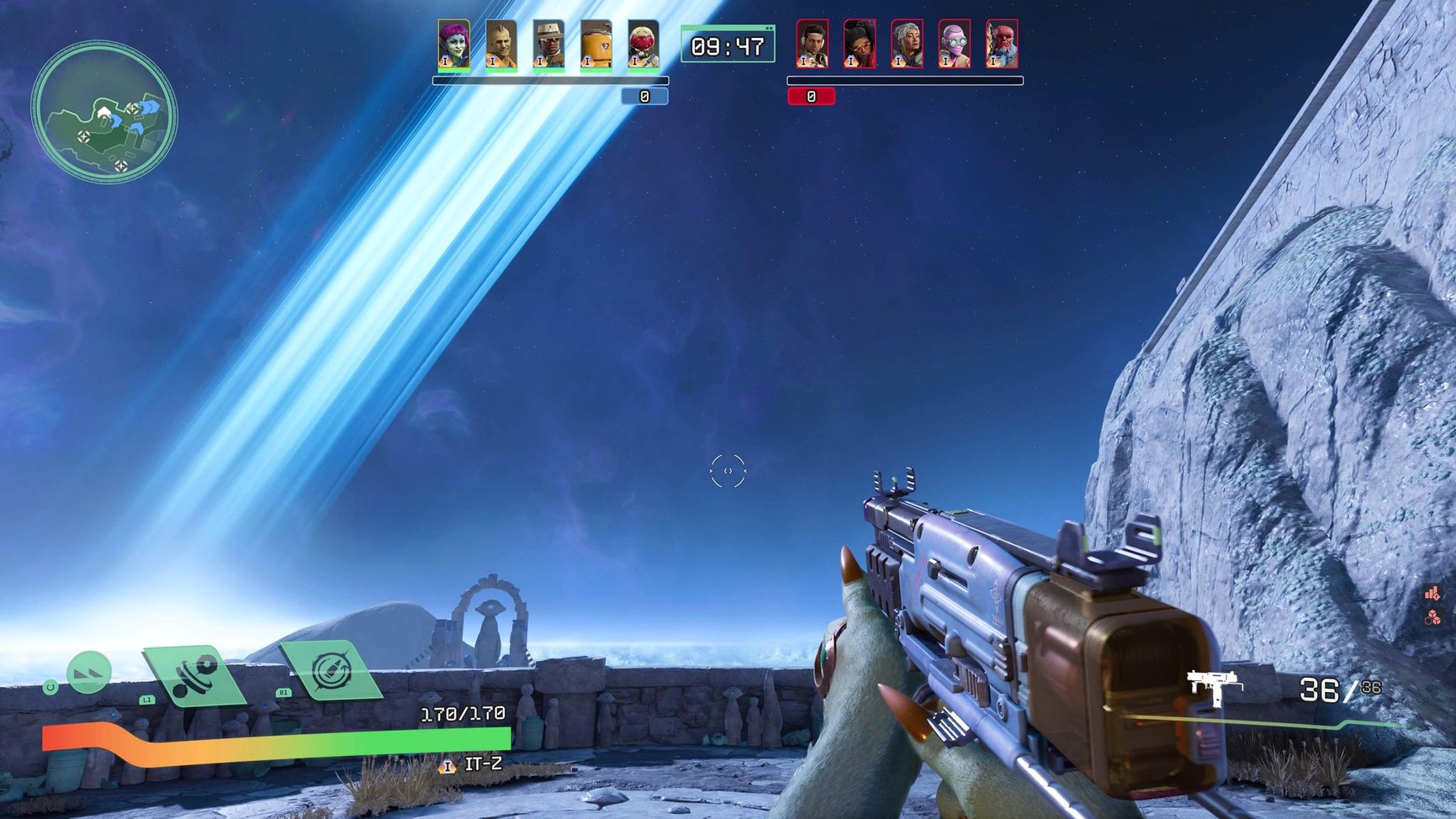1456x819 pixels.
Task: Choose the curly-haired enemy with red glasses
Action: coord(860,45)
